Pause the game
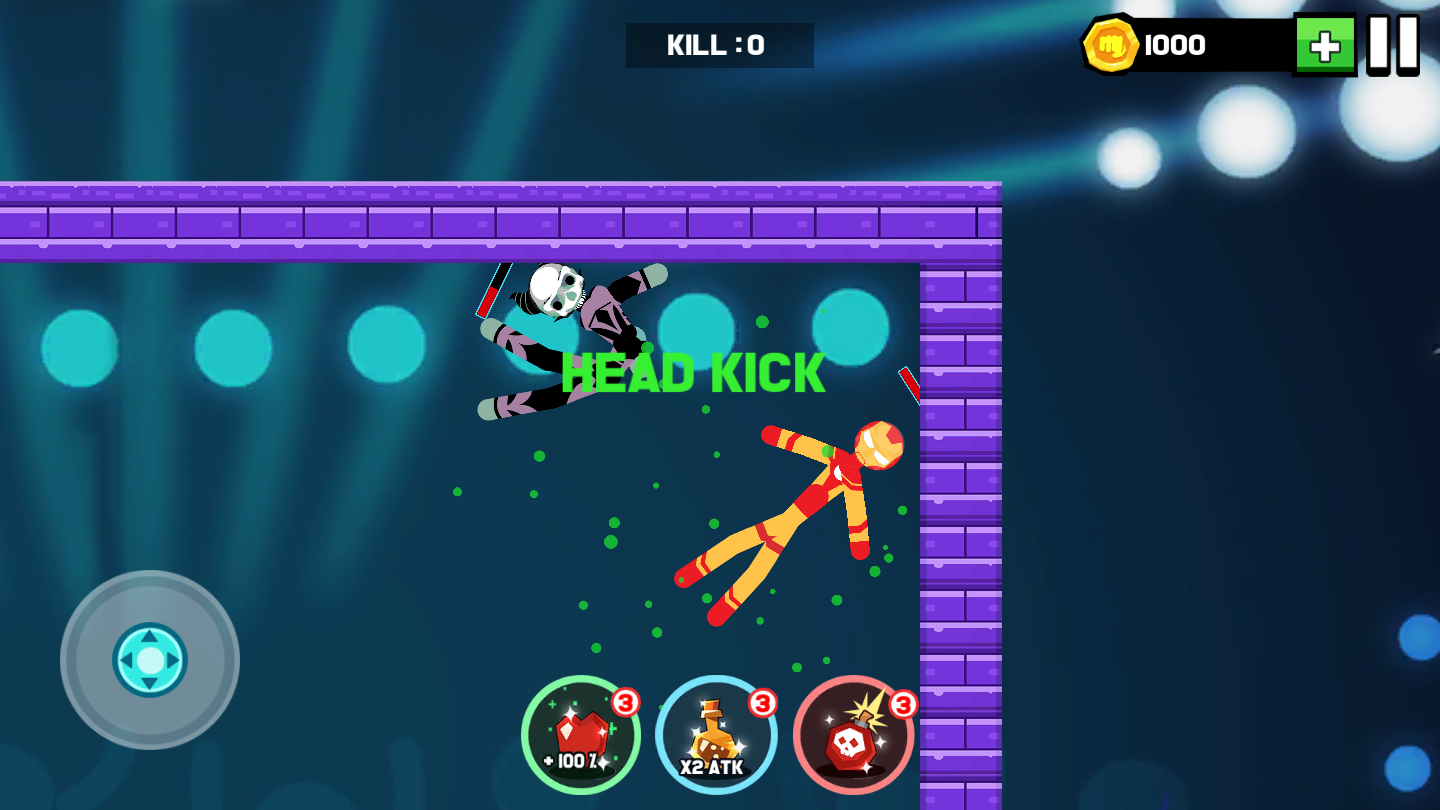Viewport: 1440px width, 810px height. coord(1393,45)
